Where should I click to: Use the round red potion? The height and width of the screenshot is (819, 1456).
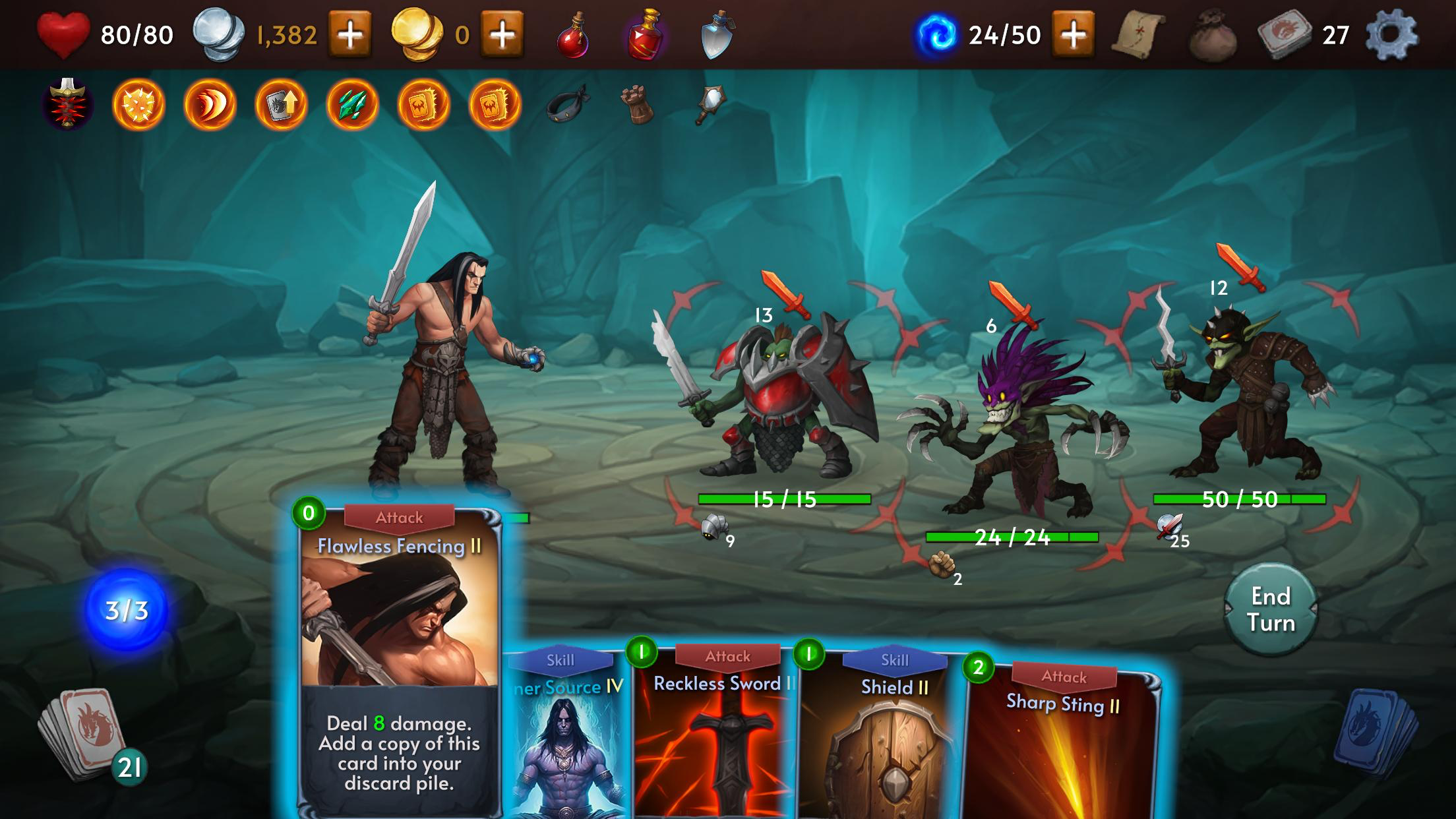tap(572, 36)
